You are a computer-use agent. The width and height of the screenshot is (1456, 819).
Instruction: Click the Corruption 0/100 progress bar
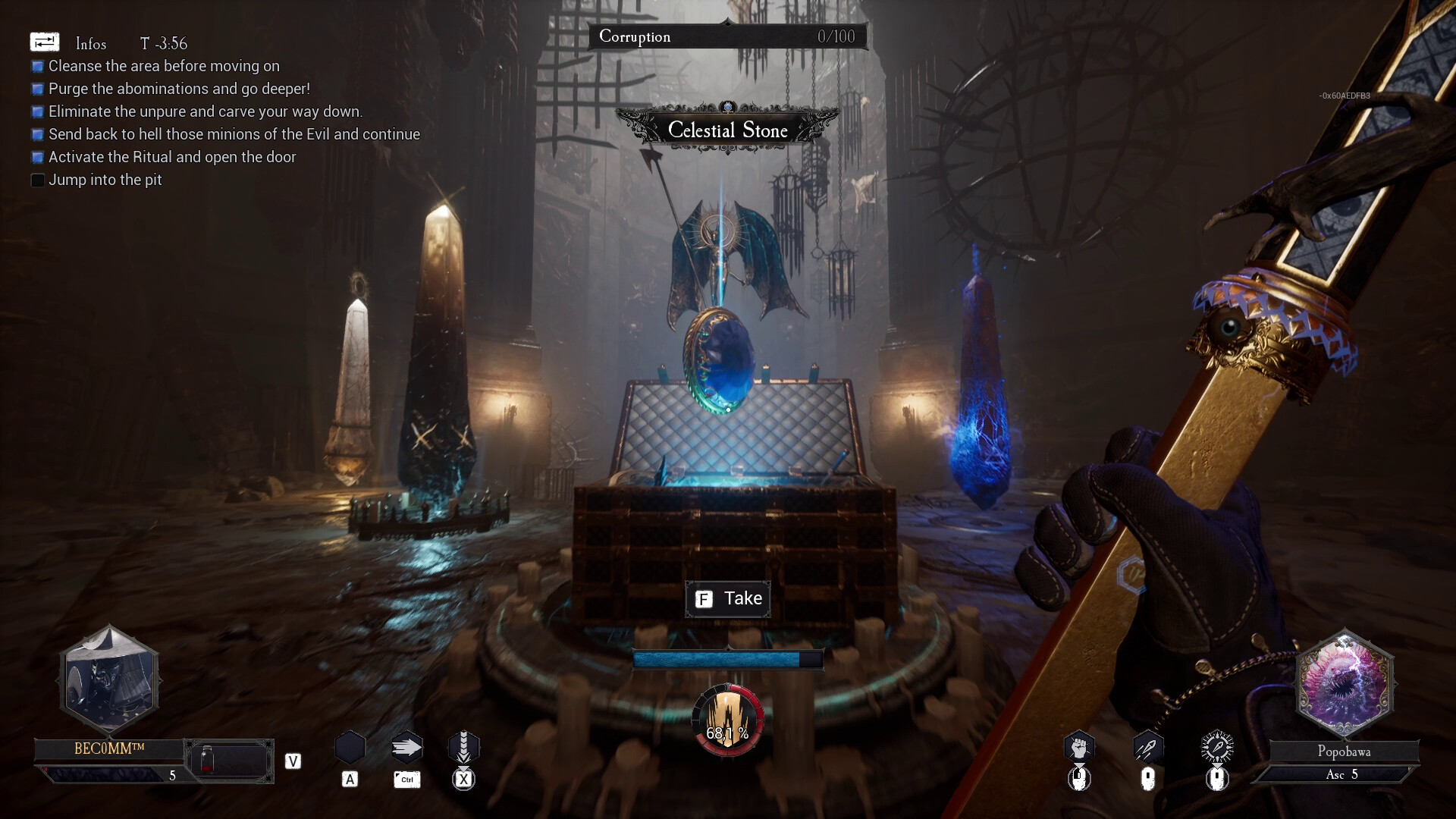pyautogui.click(x=727, y=36)
